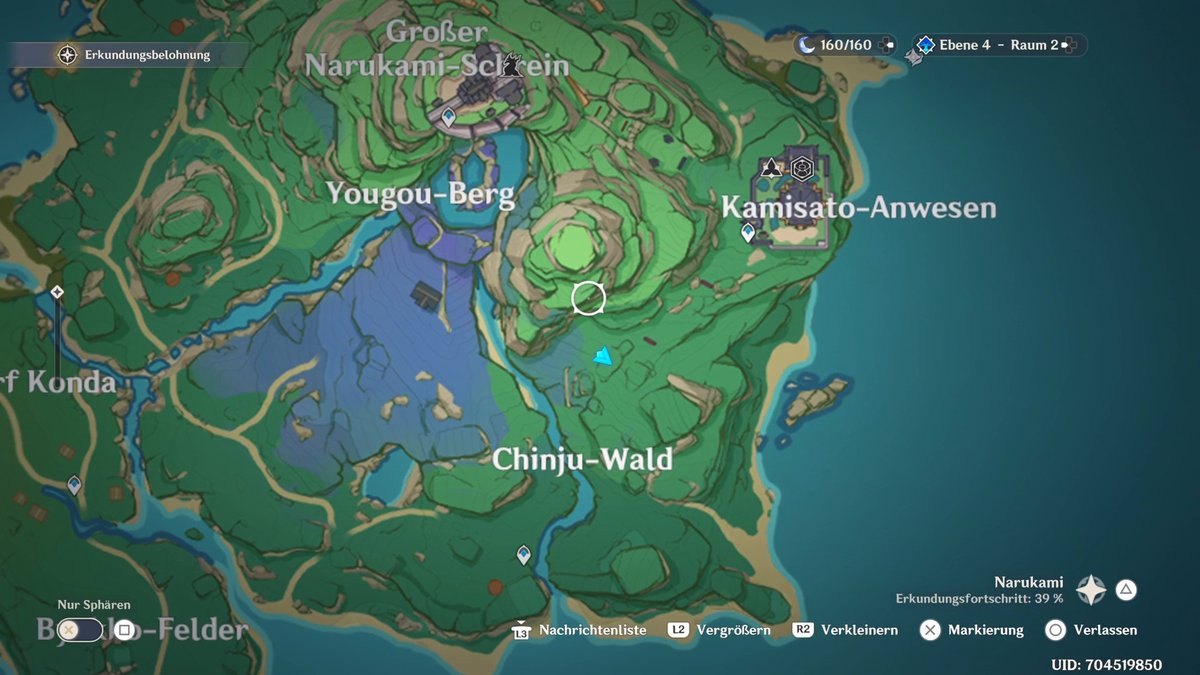This screenshot has width=1200, height=675.
Task: Select the hexagon marker at Kamisato-Anwesen
Action: 801,168
